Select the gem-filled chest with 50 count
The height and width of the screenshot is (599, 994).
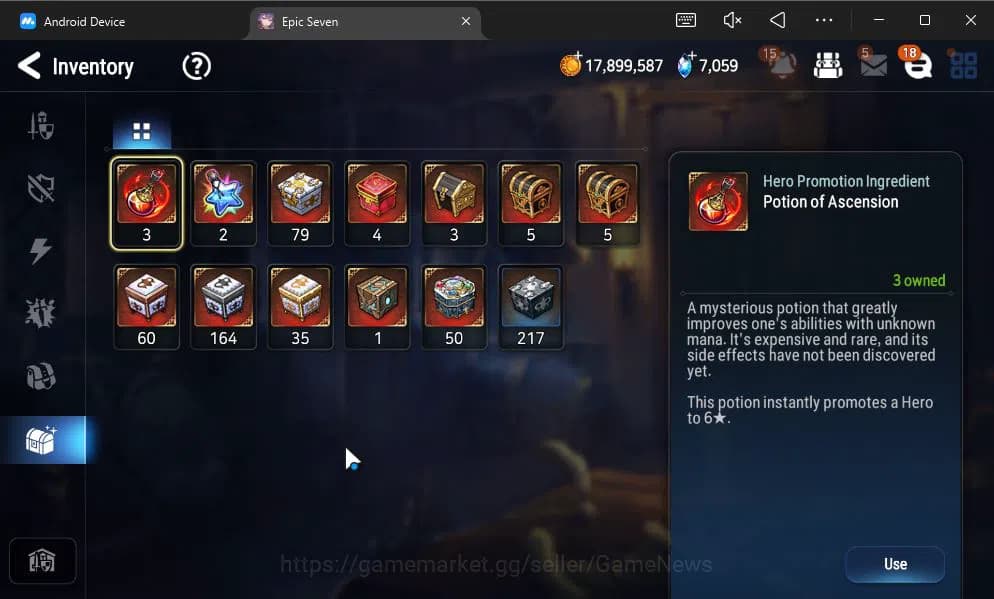click(x=454, y=306)
